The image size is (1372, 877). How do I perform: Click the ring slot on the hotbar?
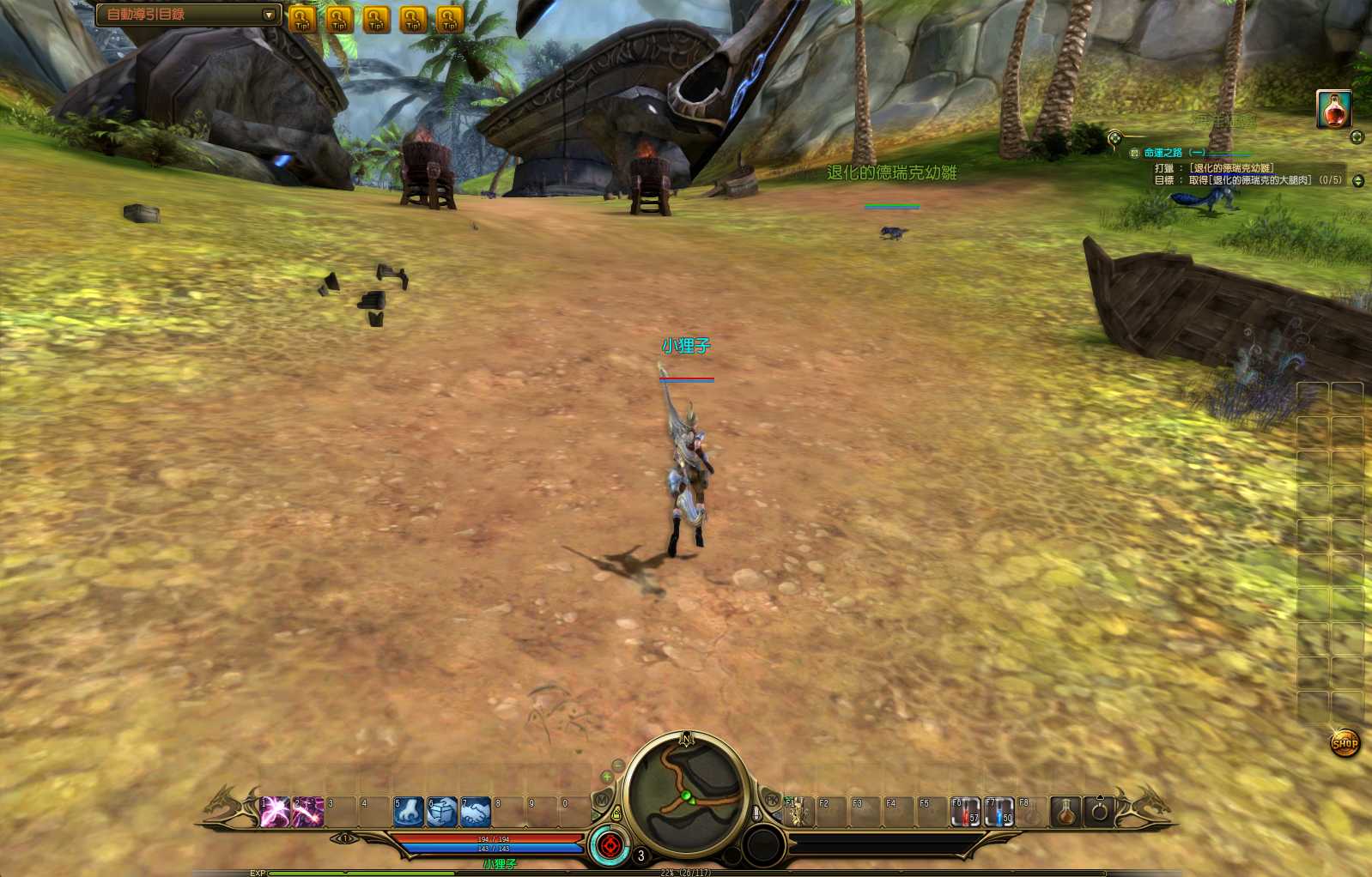[x=1100, y=810]
